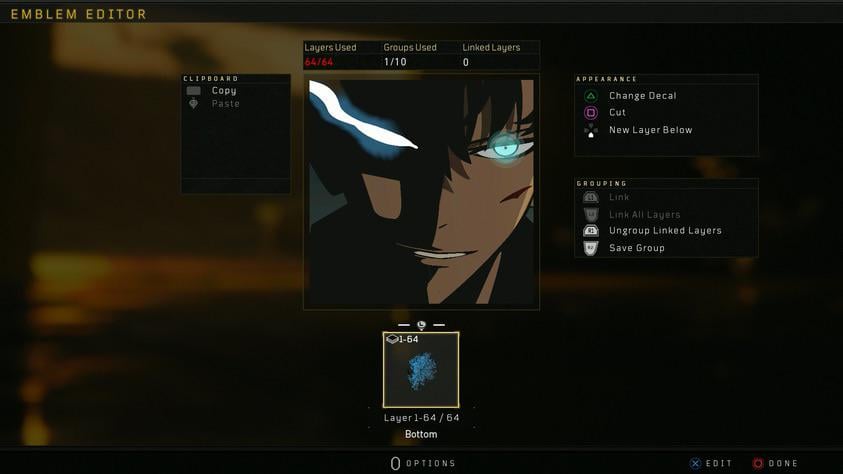Select the Cut option

point(617,113)
